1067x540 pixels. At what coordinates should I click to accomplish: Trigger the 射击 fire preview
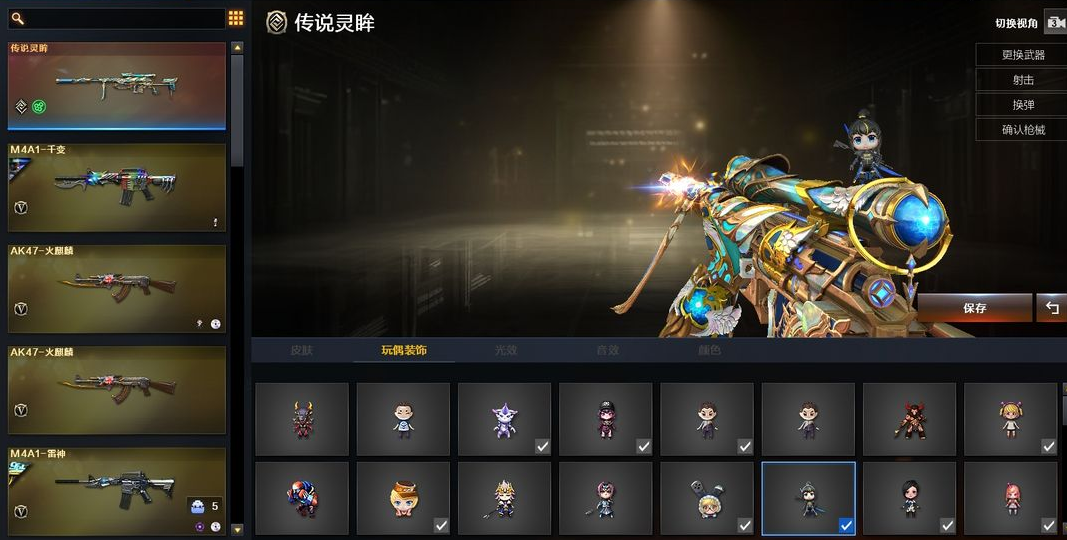[1022, 80]
